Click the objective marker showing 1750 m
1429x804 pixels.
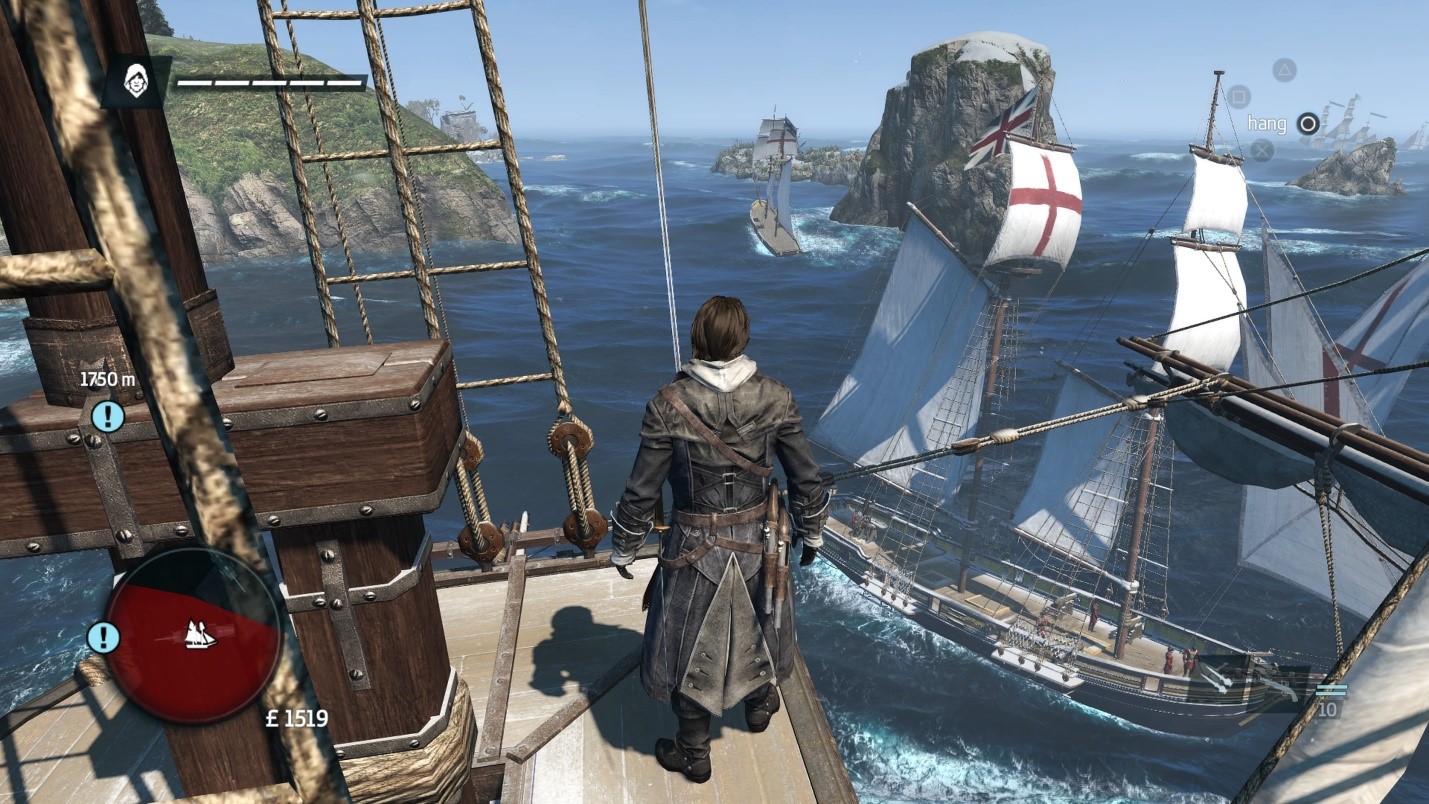click(107, 415)
